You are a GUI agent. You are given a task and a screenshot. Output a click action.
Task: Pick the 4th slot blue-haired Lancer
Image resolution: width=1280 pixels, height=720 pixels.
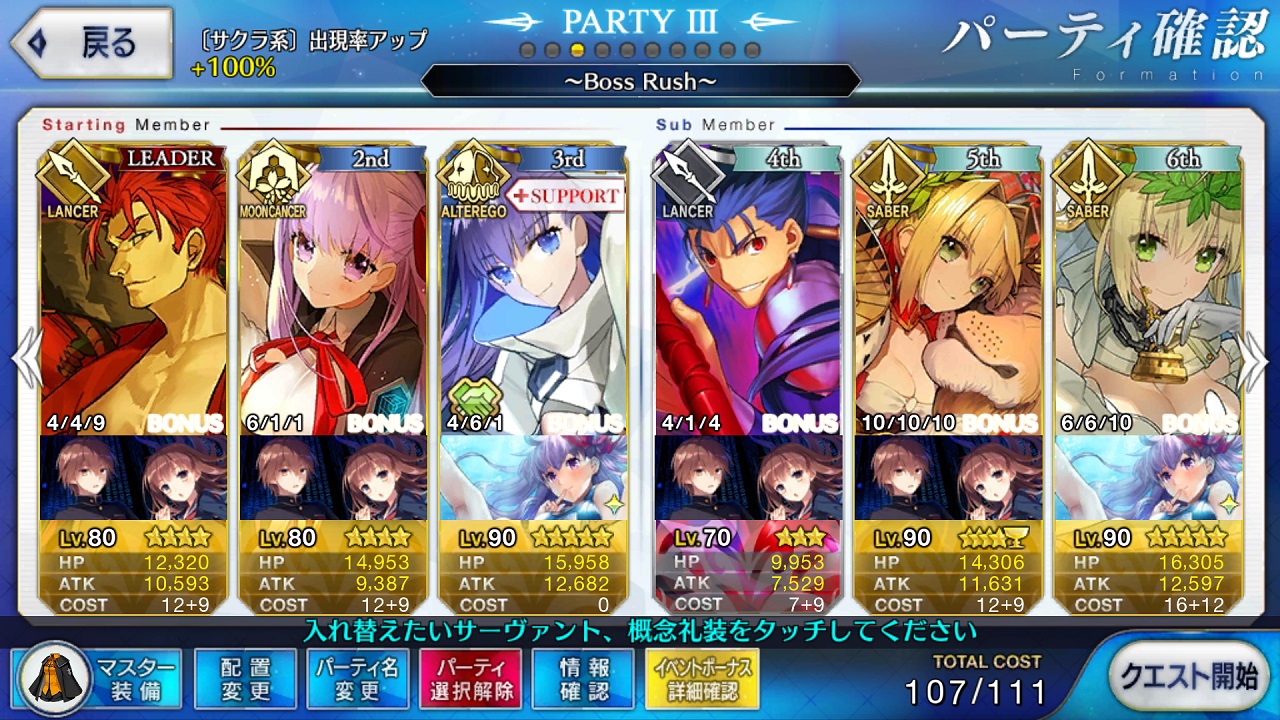click(x=748, y=290)
